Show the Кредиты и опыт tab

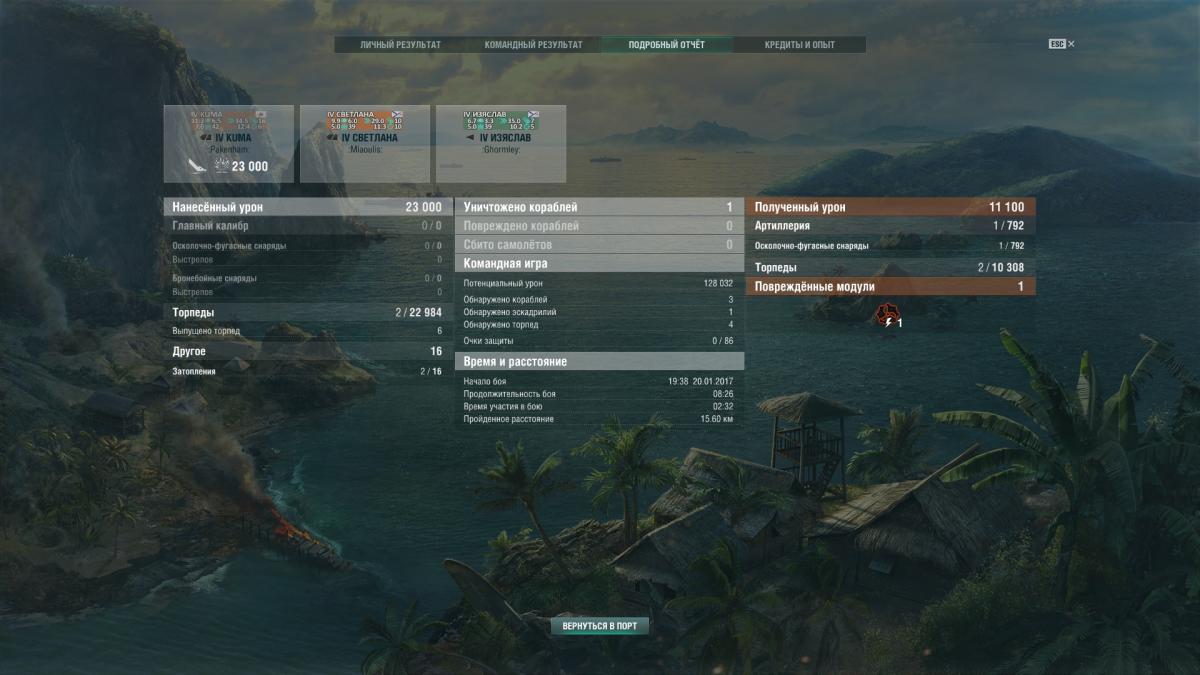pyautogui.click(x=799, y=45)
